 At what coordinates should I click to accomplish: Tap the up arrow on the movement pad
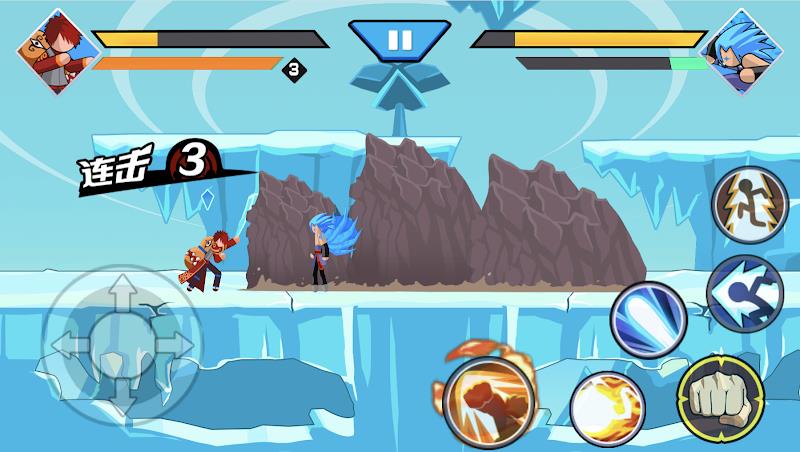click(121, 298)
